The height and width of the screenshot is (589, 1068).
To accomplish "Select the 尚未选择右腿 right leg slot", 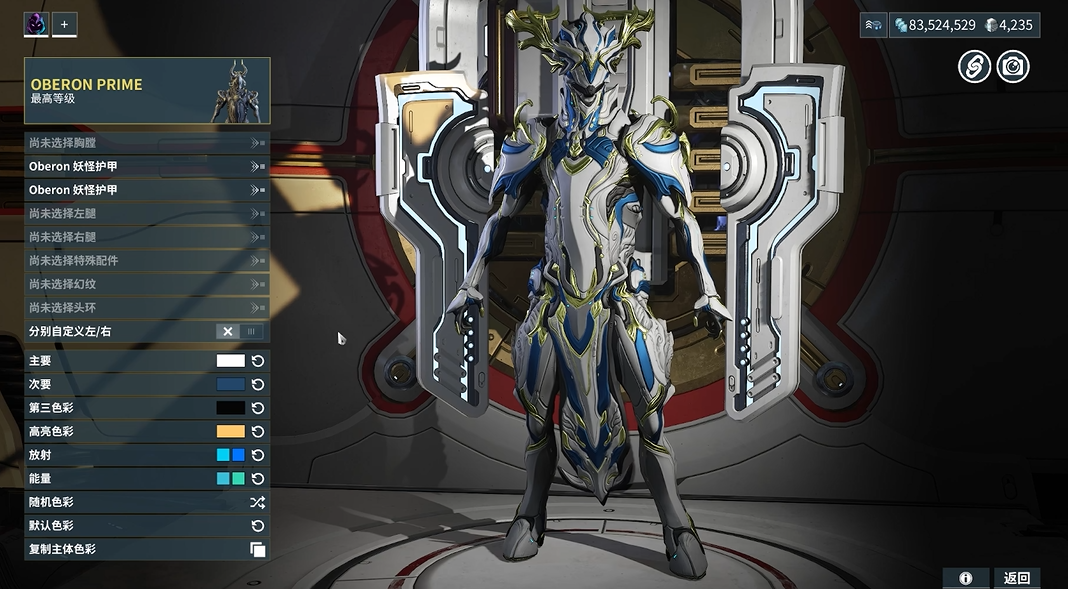I will pos(146,237).
